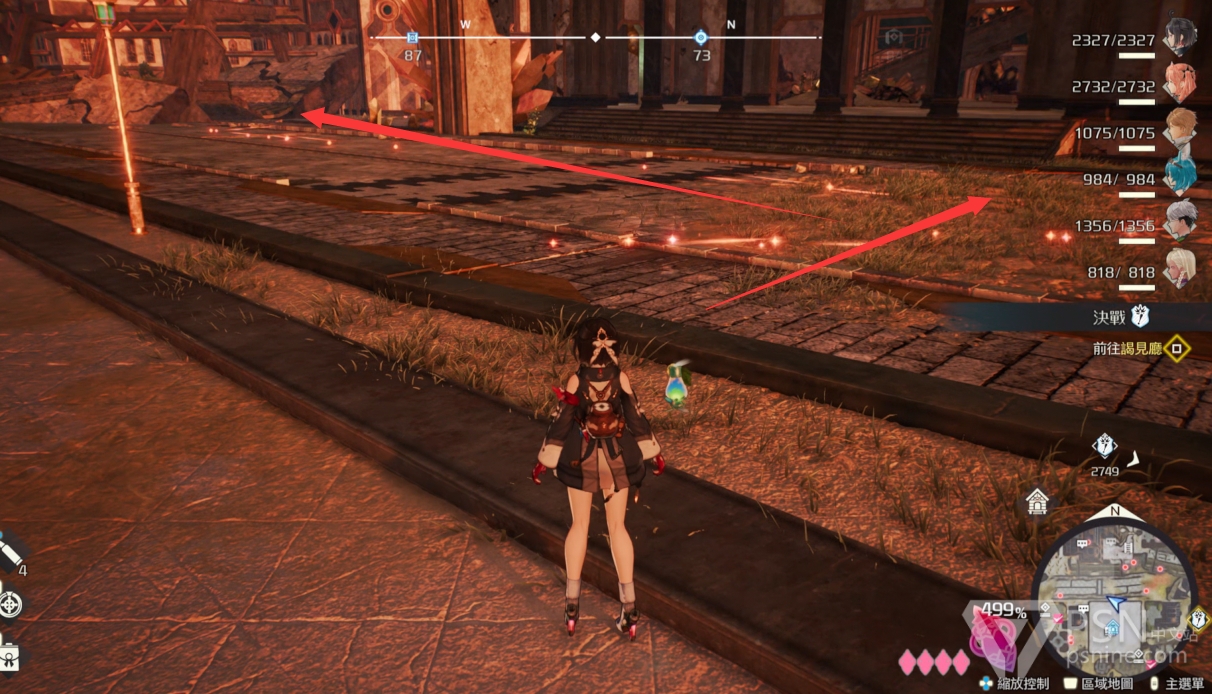Open the 決戰 main quest tracker

(1120, 317)
